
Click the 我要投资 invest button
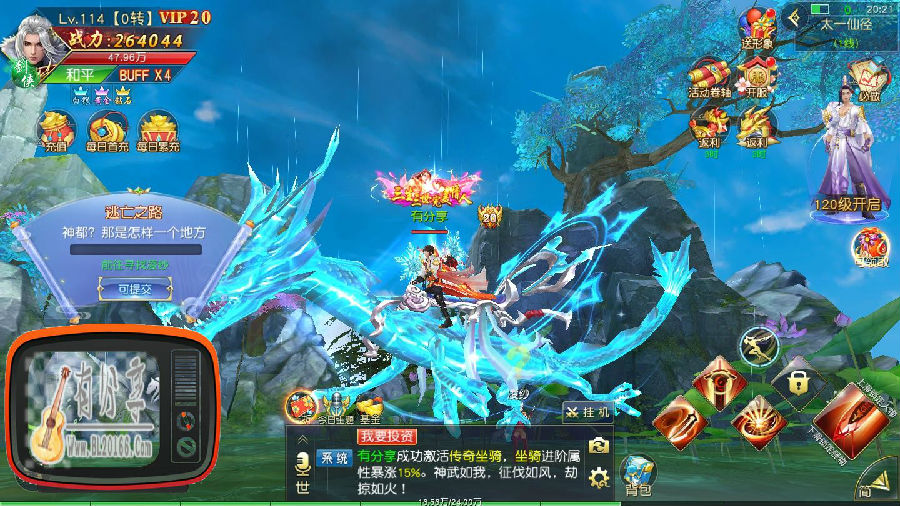(x=386, y=437)
